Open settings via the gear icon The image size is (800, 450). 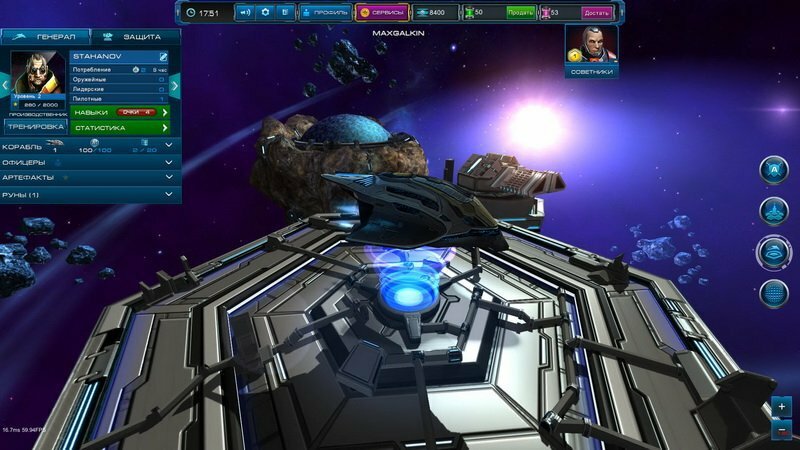(265, 12)
